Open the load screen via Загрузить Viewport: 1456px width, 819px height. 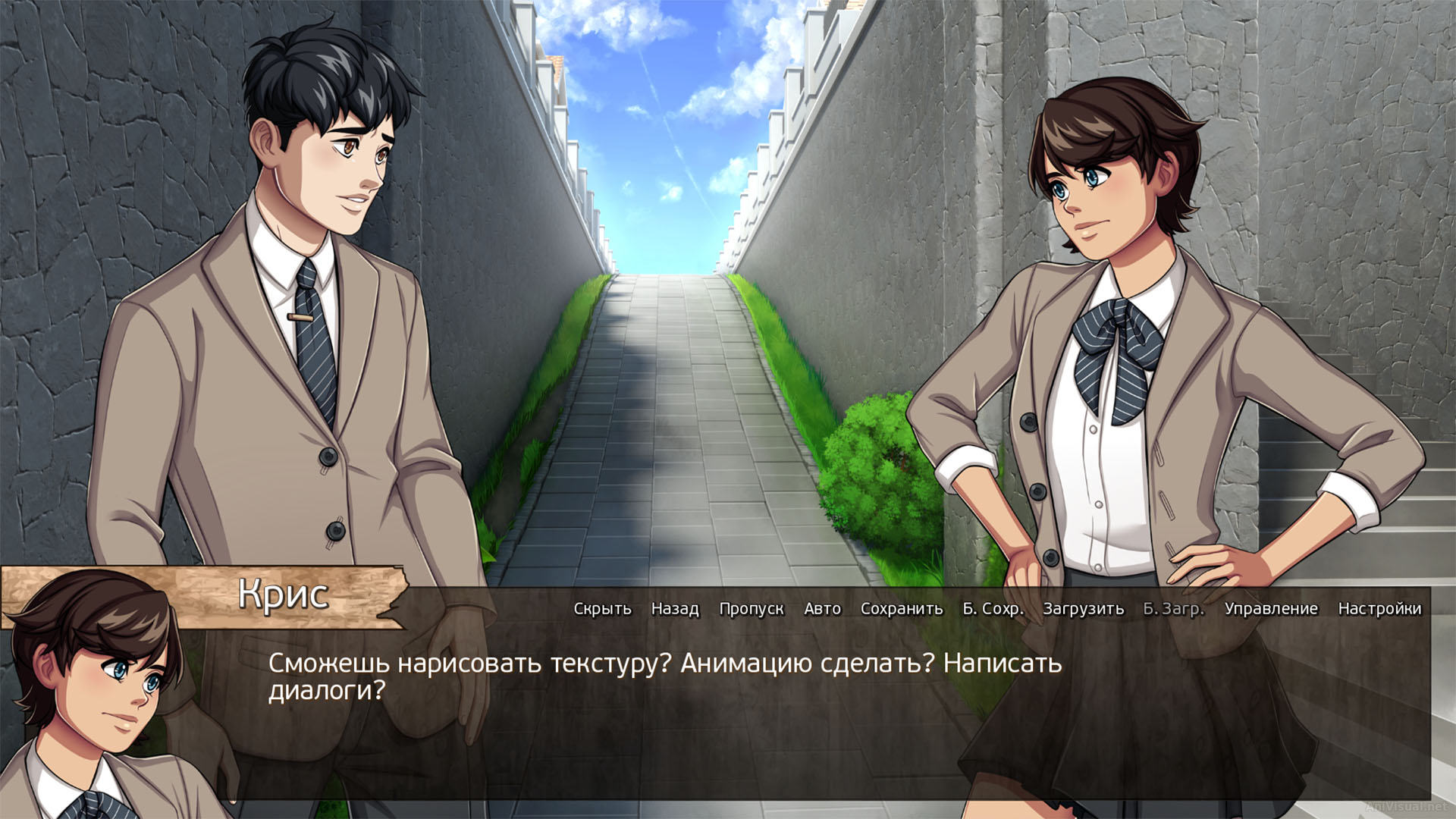point(1083,608)
